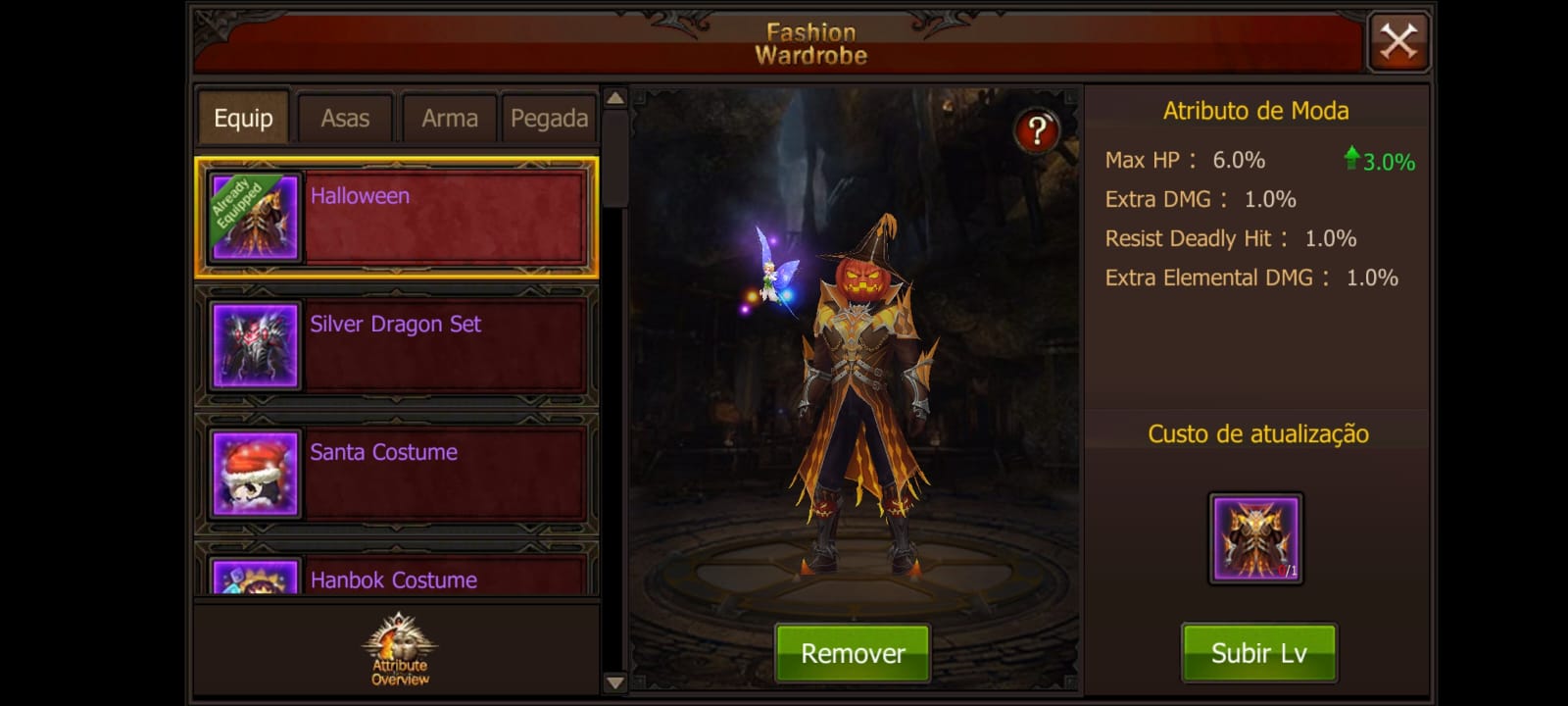Click the list's scroll up arrow
Viewport: 1568px width, 706px height.
(615, 98)
